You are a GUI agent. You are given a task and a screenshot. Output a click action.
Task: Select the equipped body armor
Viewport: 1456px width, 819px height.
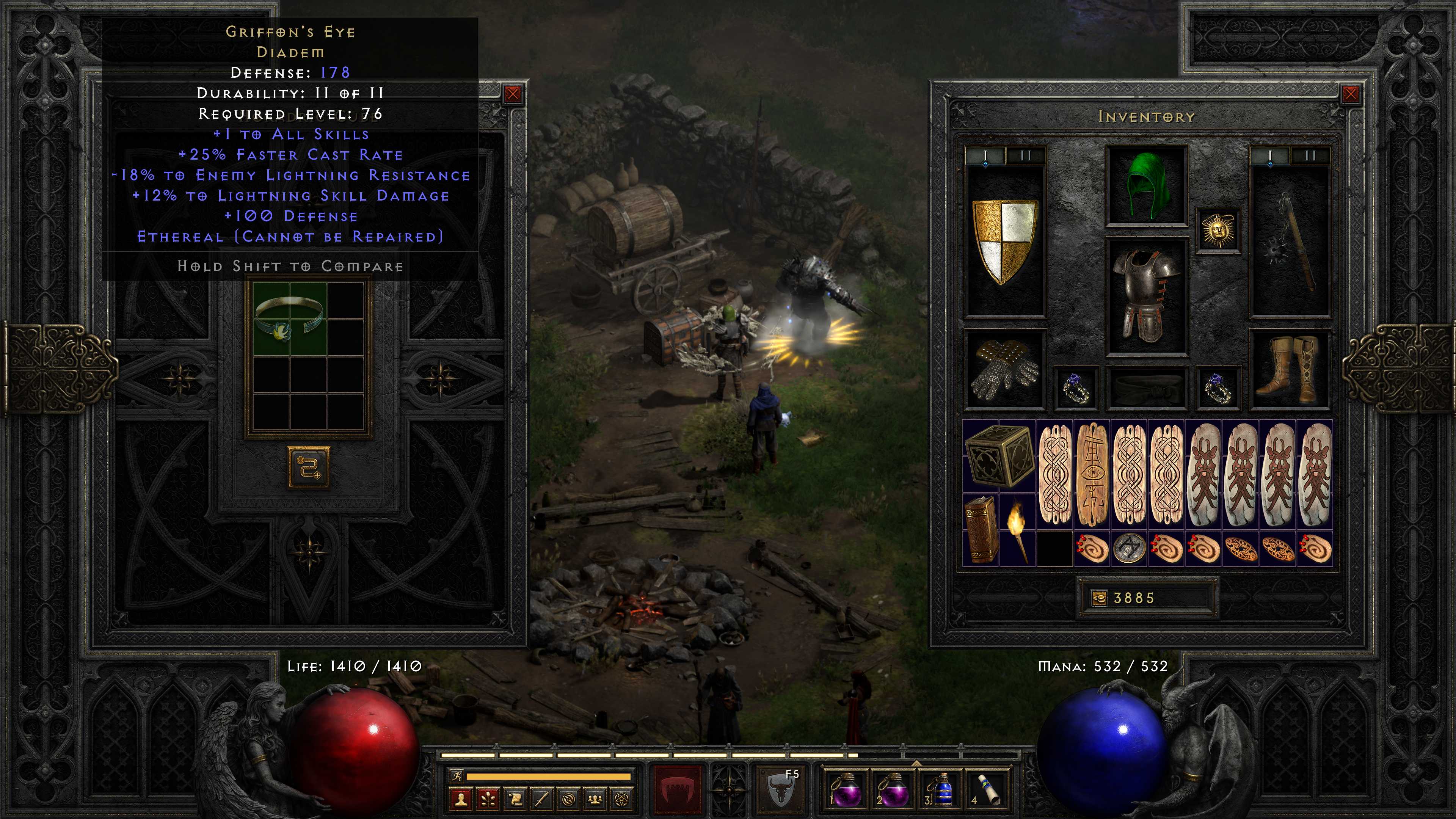1146,295
